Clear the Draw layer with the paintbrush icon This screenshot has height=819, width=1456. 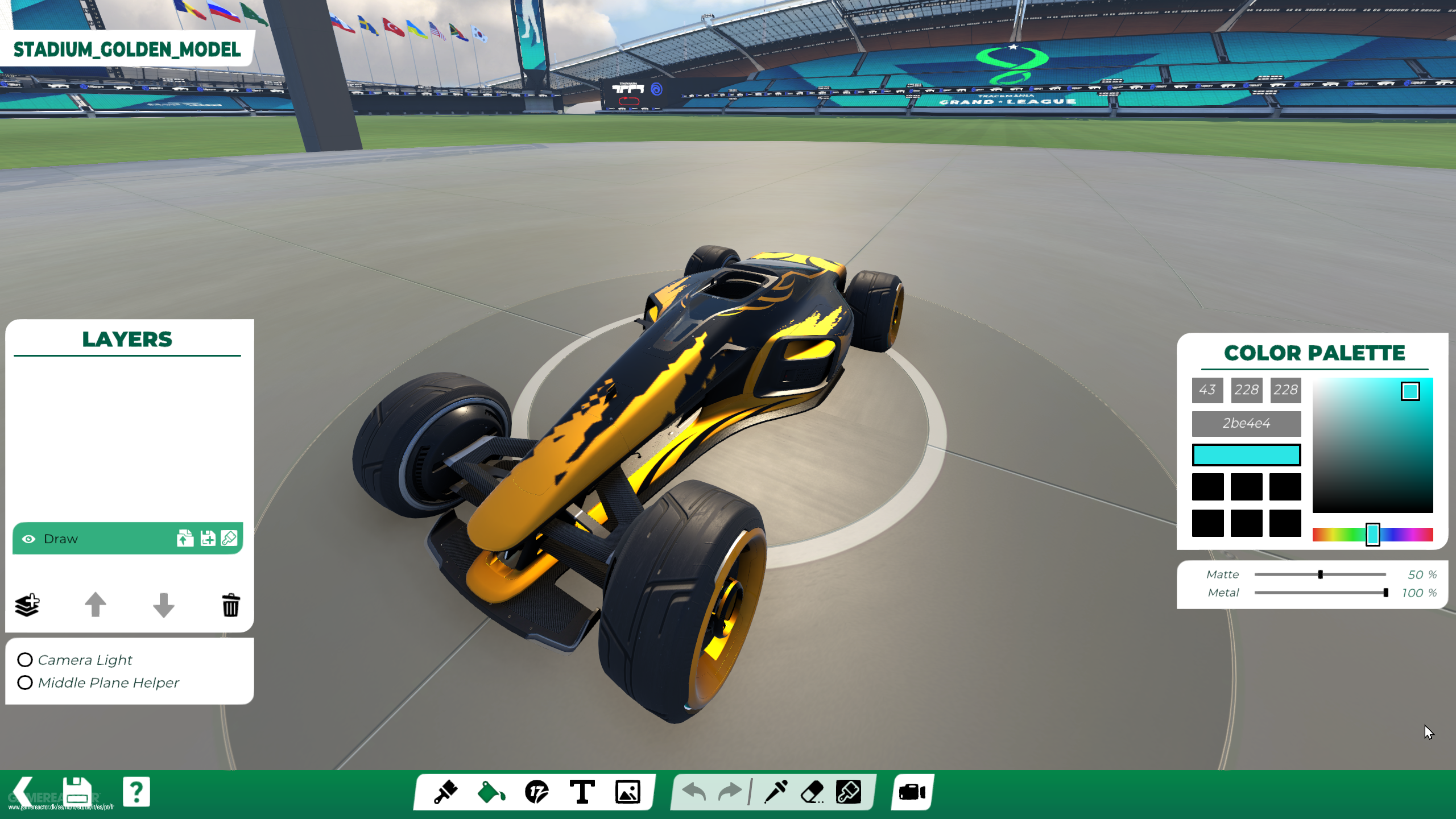point(229,538)
